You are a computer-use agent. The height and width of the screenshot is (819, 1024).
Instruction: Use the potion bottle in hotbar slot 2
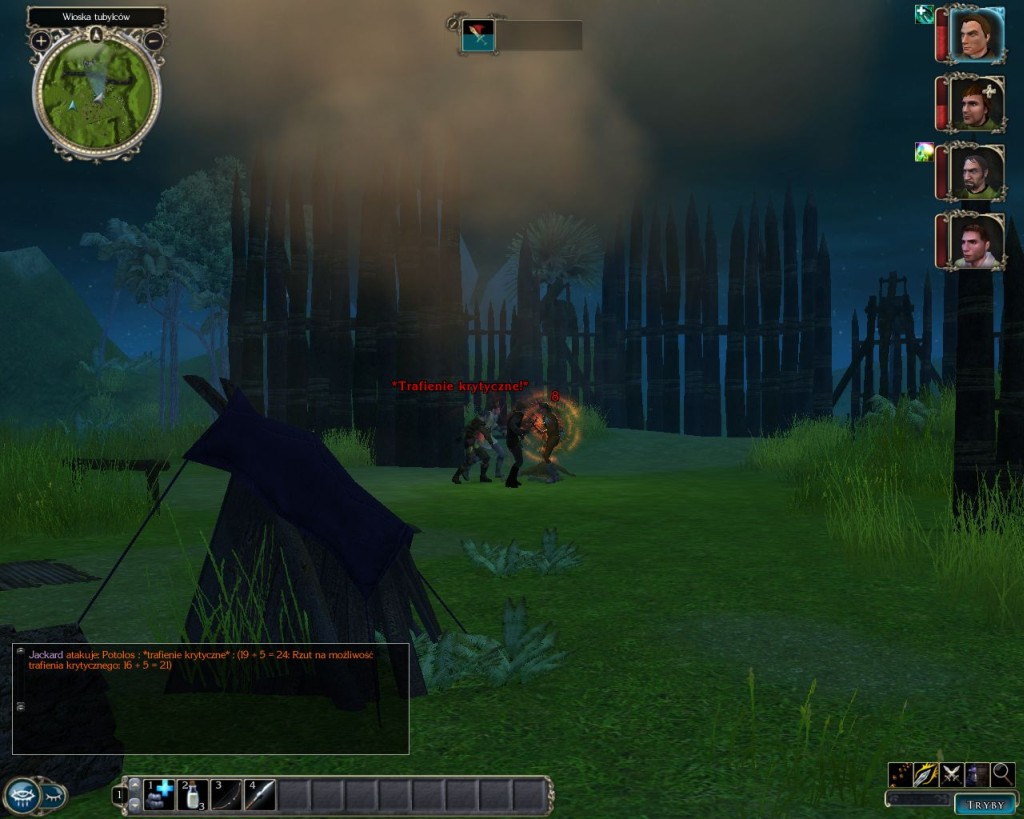[x=193, y=795]
